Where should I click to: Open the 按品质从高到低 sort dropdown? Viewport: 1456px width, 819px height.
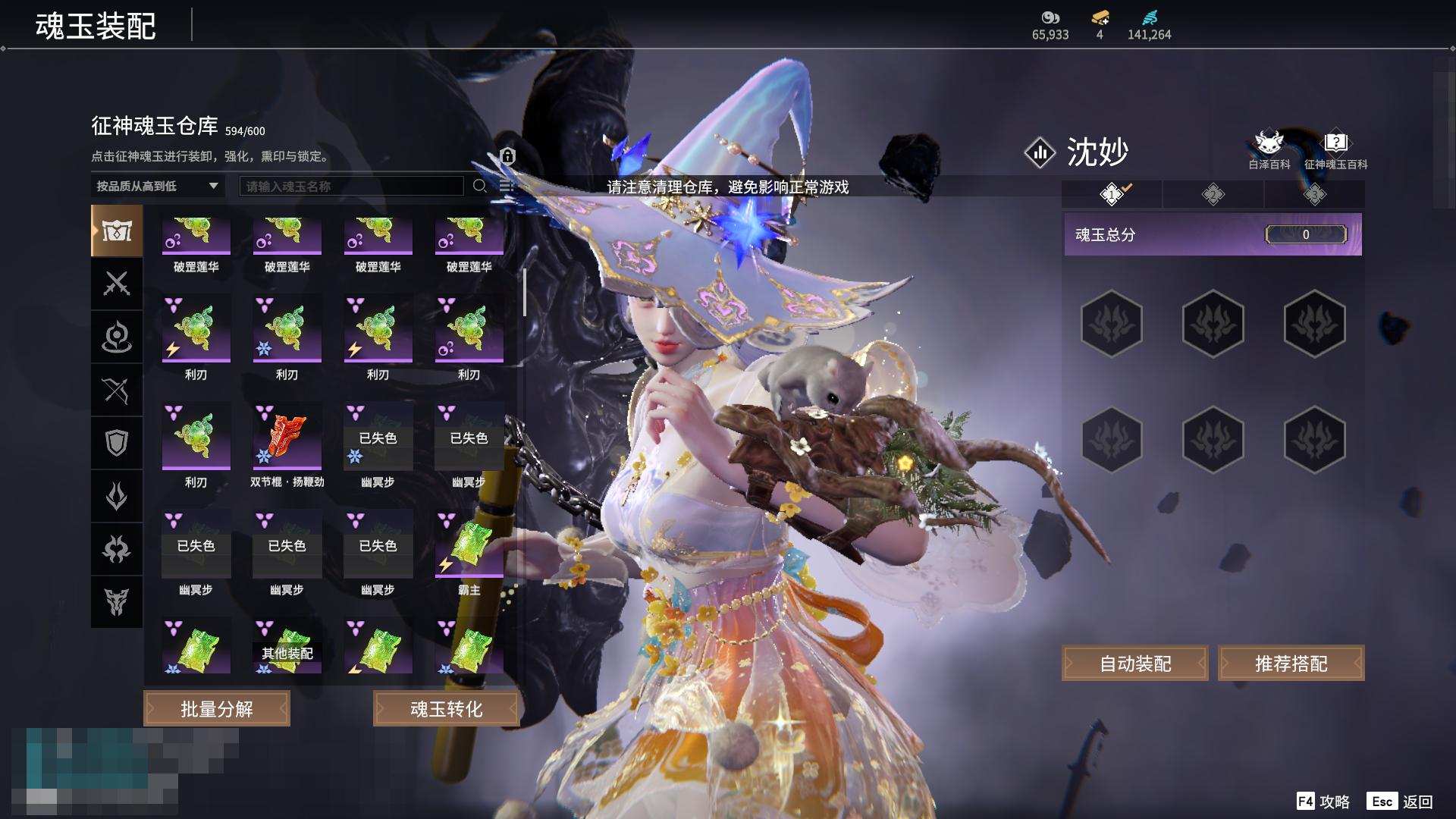coord(157,186)
